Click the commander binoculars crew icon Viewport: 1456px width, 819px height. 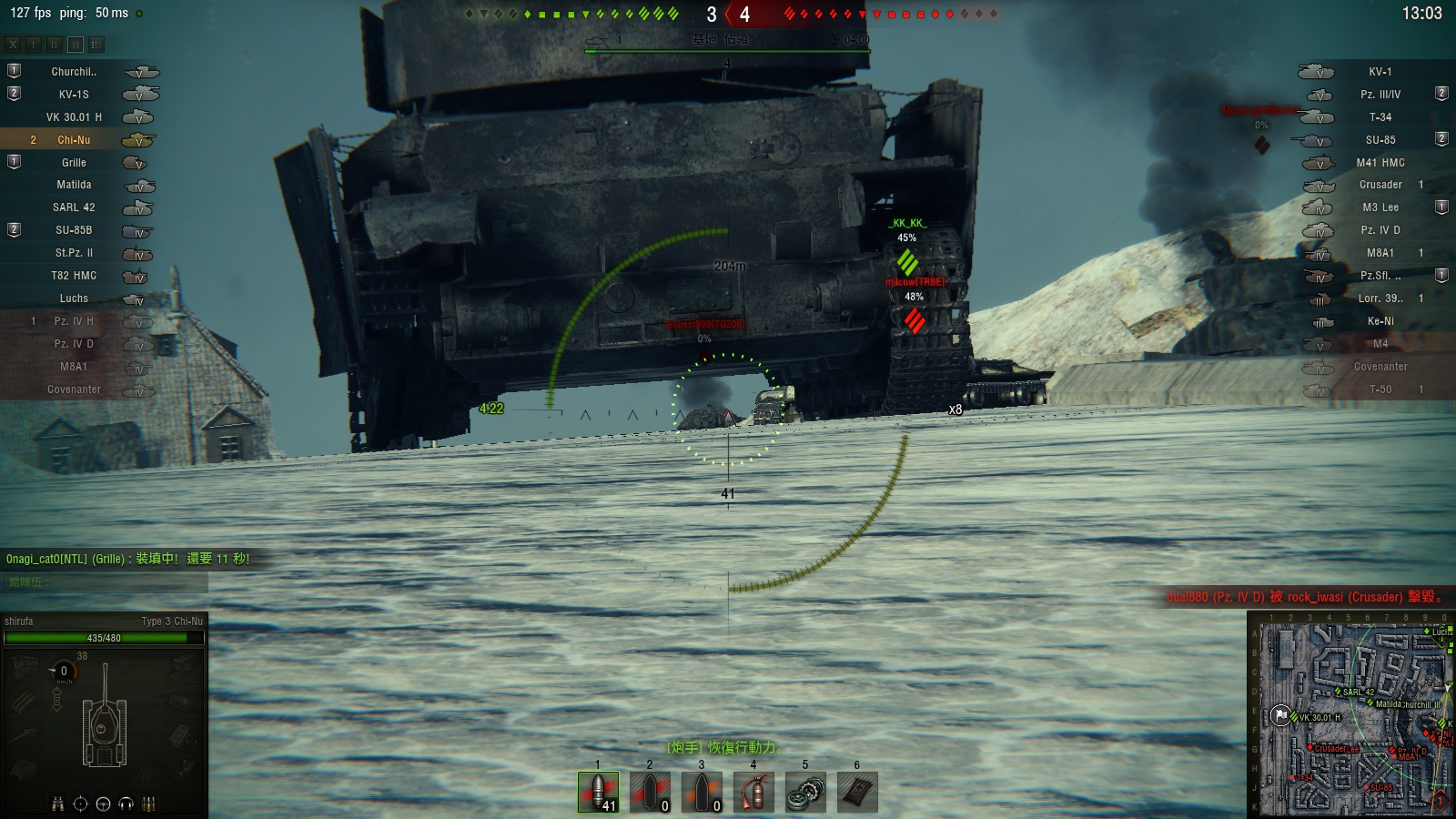click(58, 804)
